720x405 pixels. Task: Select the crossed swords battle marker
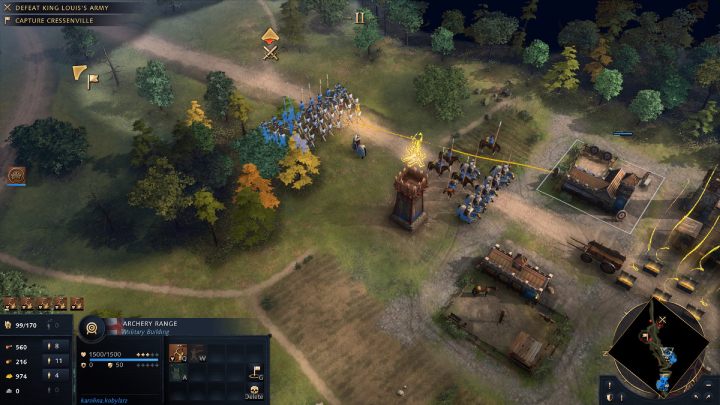270,52
